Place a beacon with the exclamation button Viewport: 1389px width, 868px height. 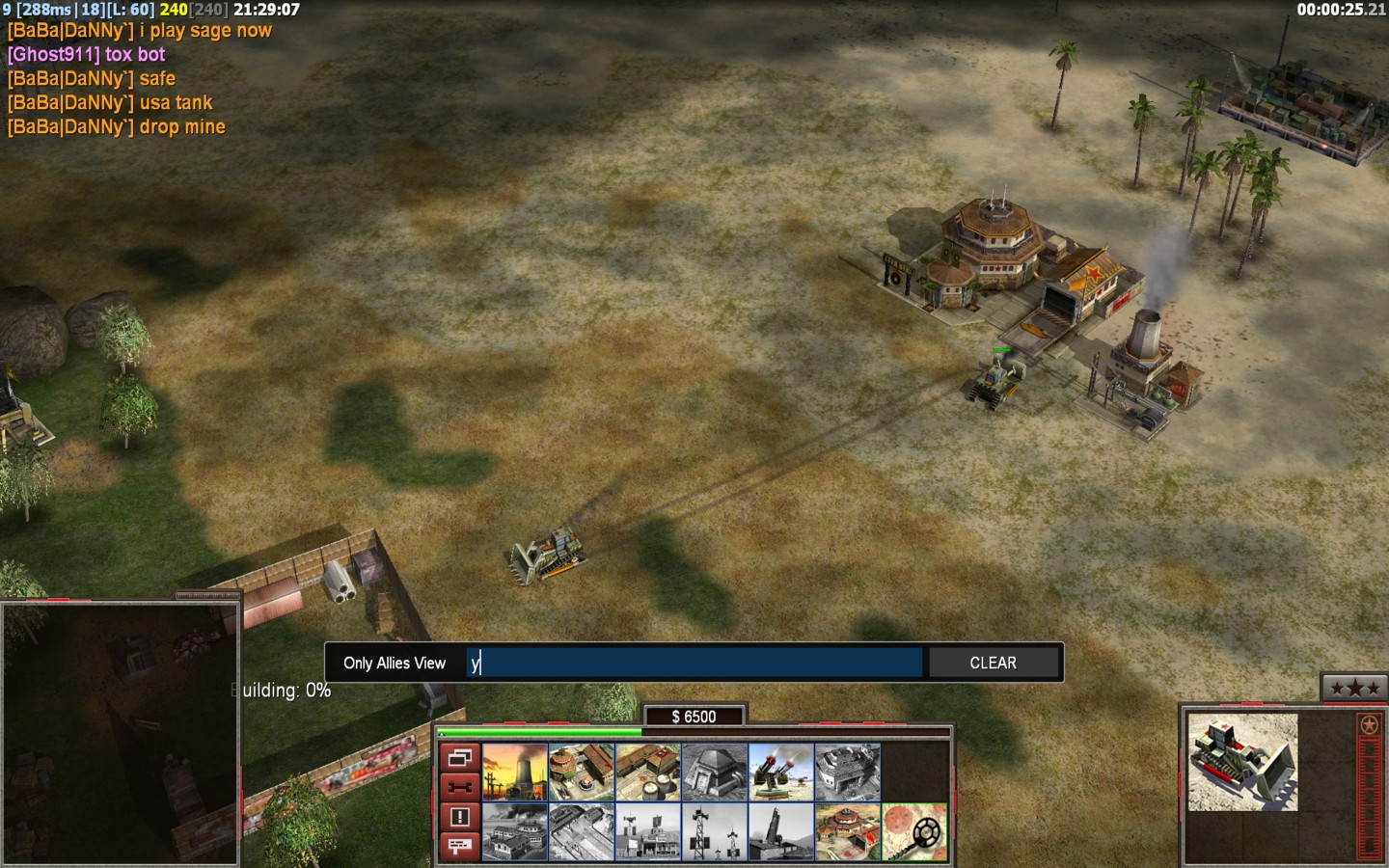click(x=460, y=817)
